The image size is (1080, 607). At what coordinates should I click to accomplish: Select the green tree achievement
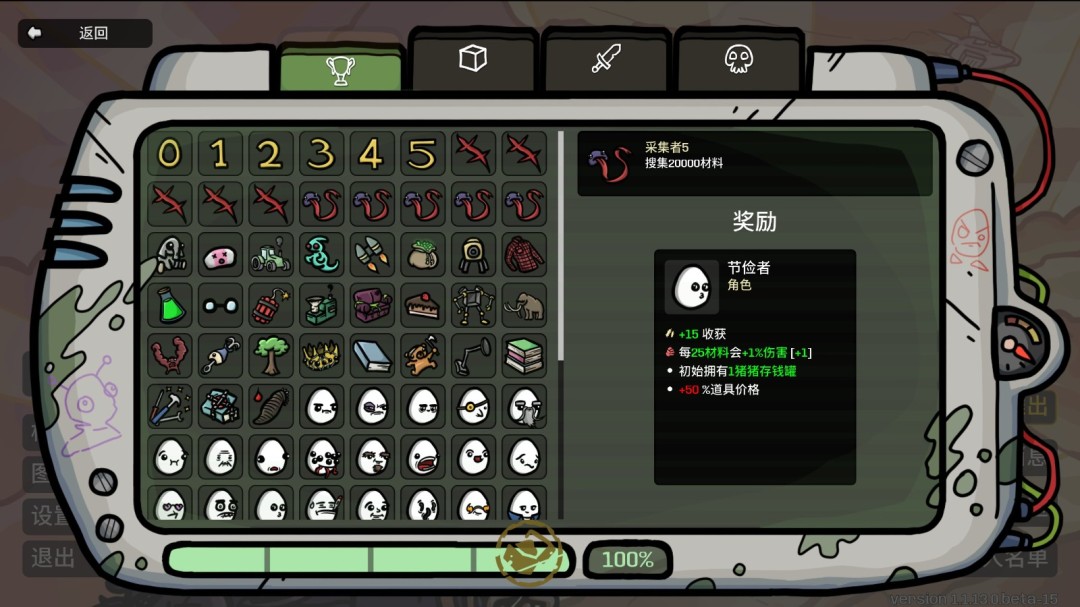[270, 355]
